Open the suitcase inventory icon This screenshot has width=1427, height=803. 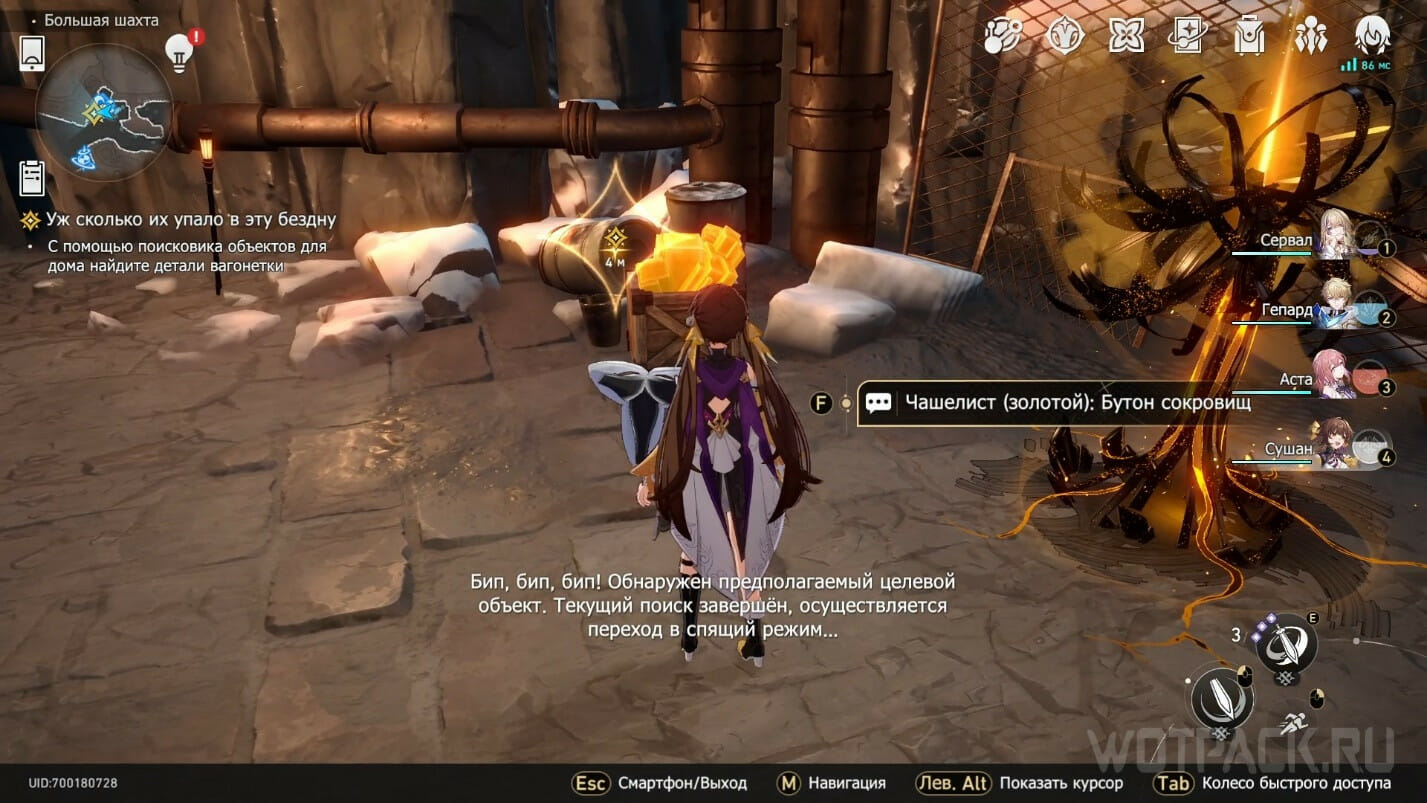click(1249, 37)
